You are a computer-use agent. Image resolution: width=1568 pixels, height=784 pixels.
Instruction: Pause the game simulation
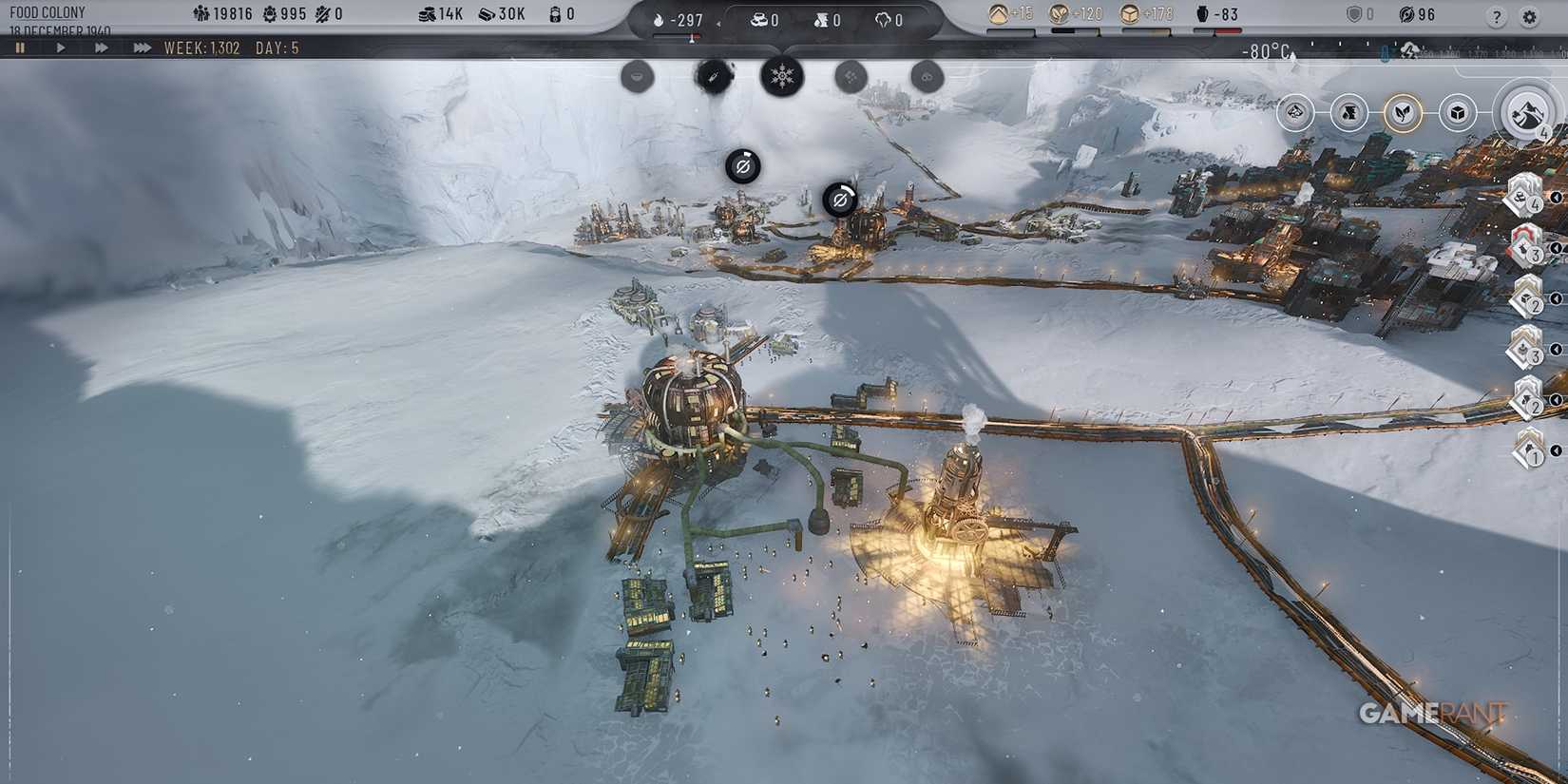point(21,48)
